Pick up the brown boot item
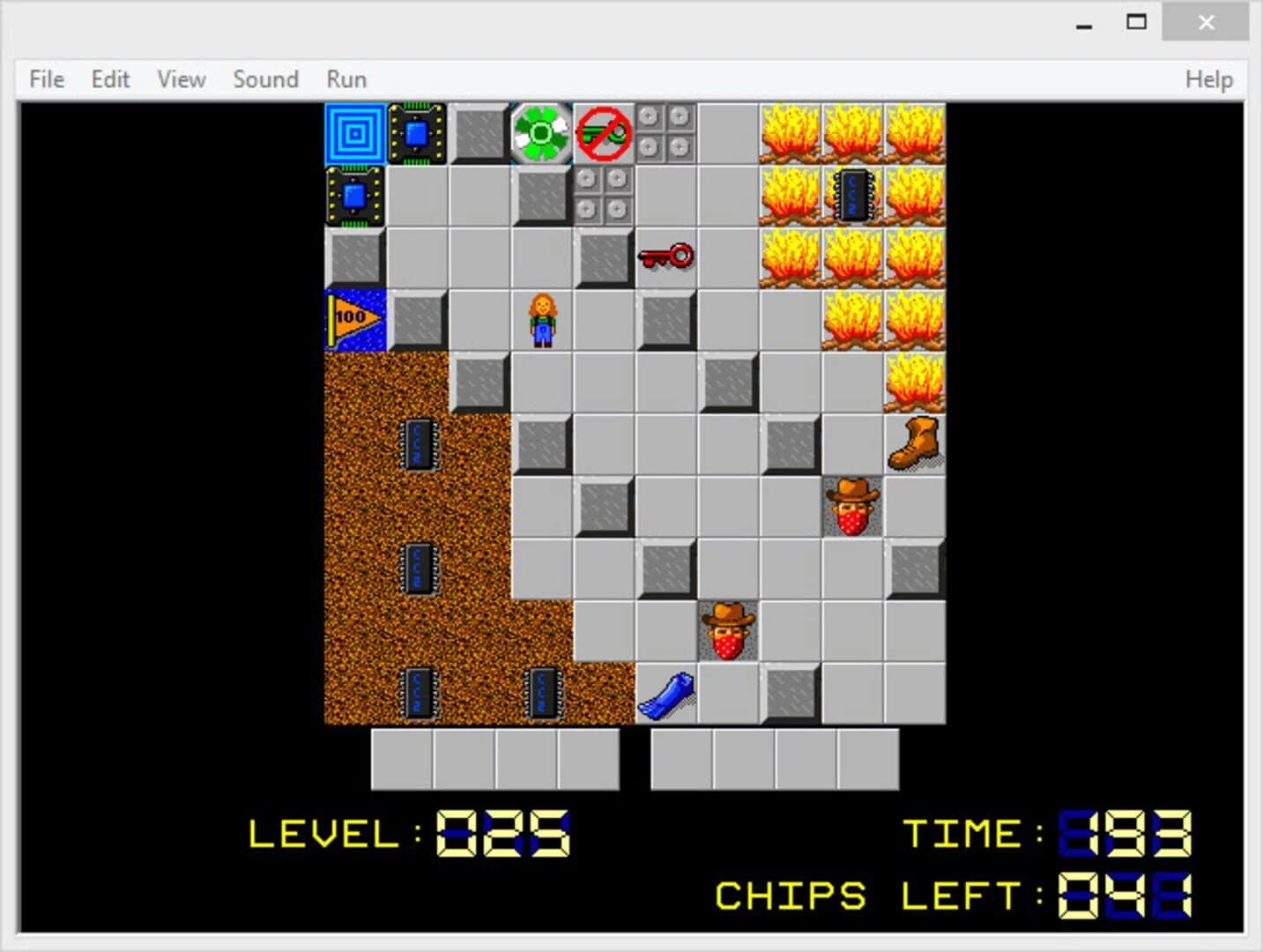 click(913, 443)
